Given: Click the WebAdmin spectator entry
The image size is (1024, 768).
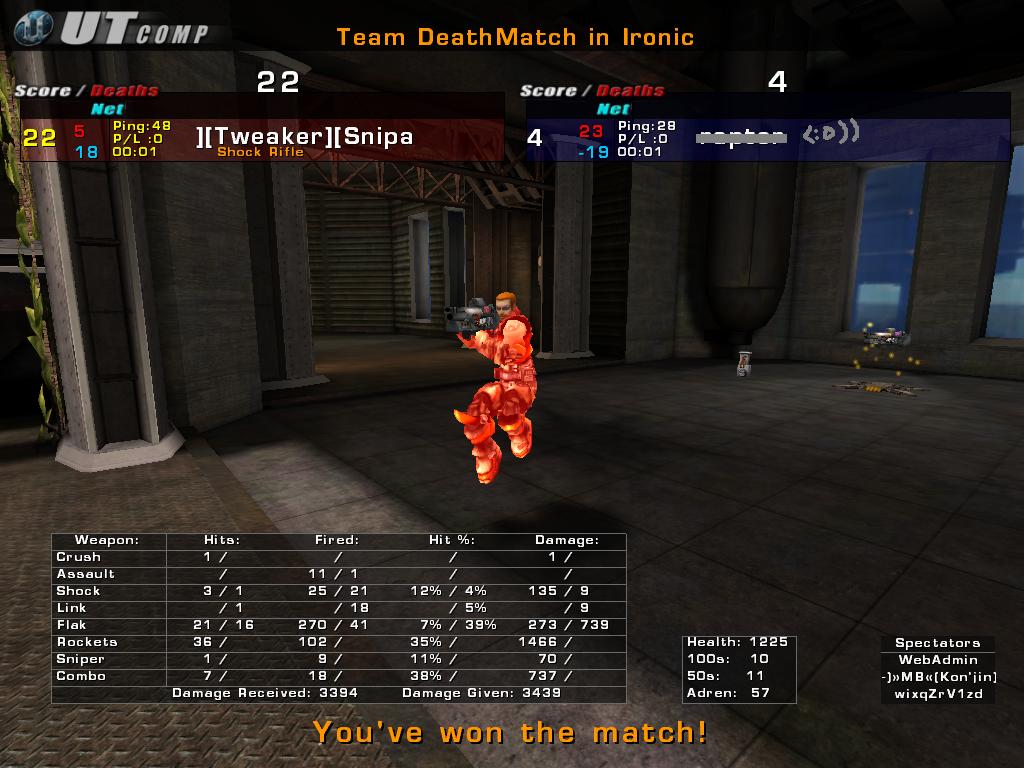Looking at the screenshot, I should tap(937, 660).
